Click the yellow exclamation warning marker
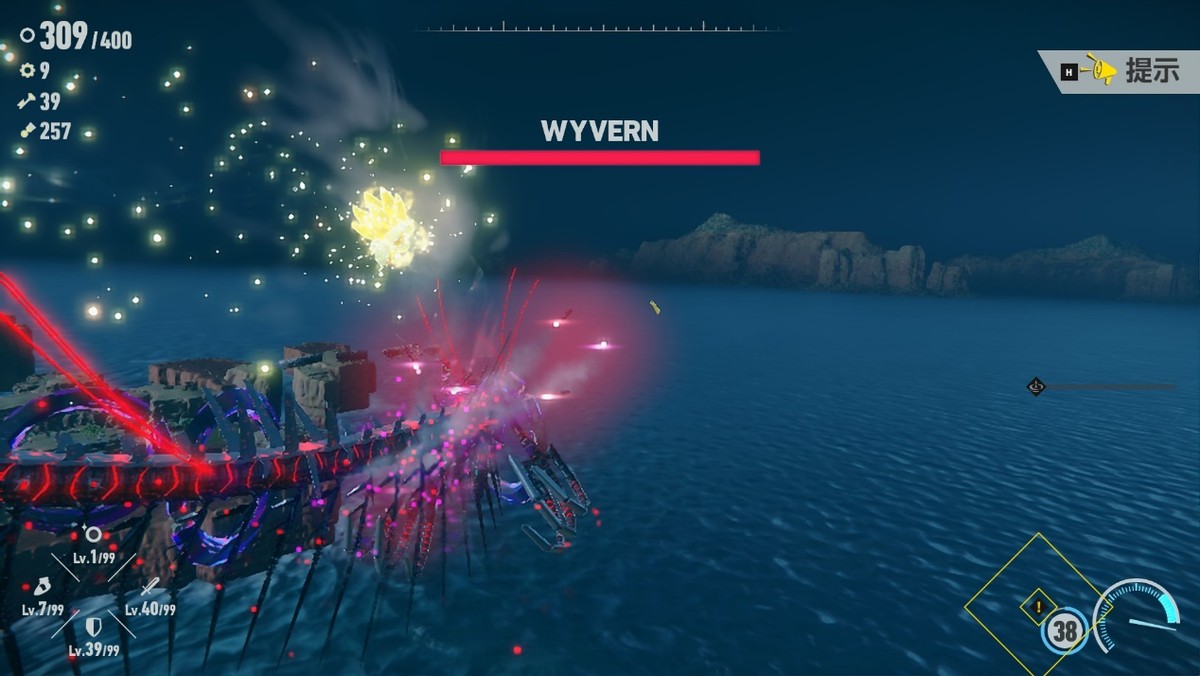1200x676 pixels. (1039, 605)
